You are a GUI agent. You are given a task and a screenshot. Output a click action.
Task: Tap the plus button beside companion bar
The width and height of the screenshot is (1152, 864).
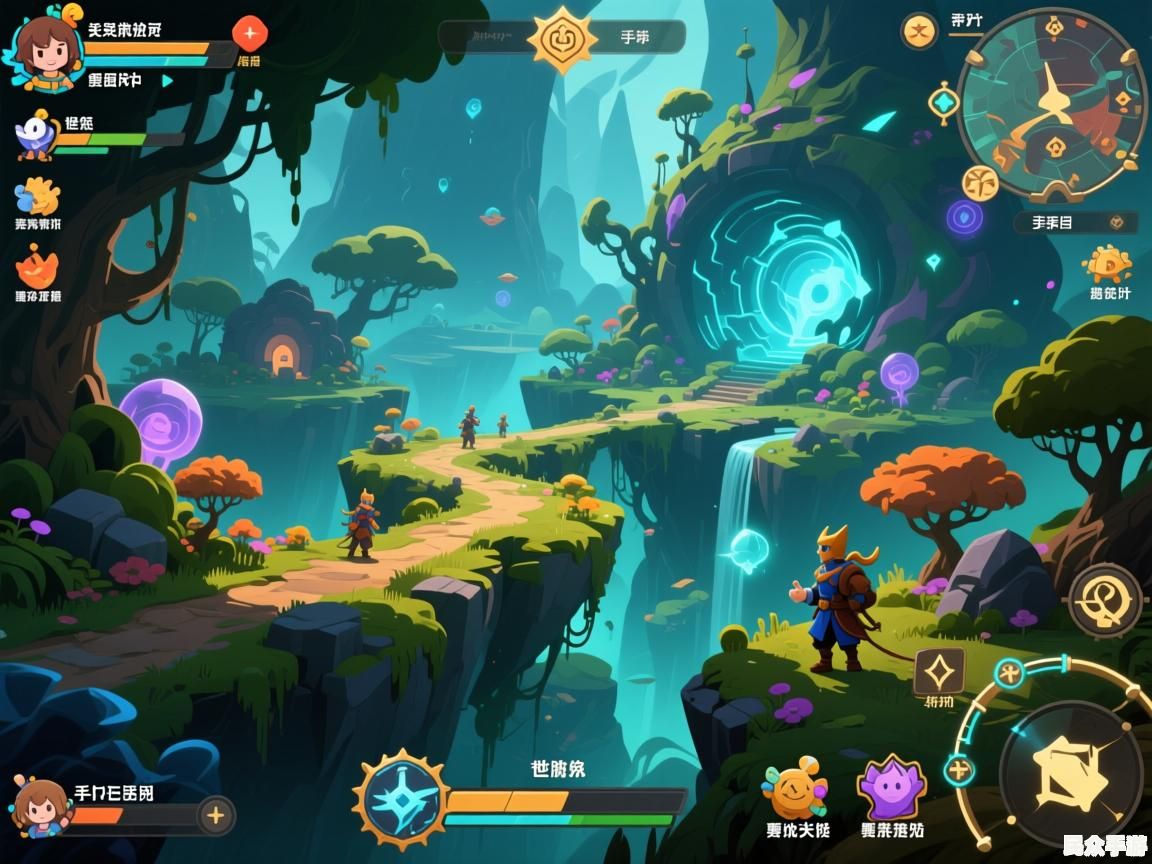[215, 815]
